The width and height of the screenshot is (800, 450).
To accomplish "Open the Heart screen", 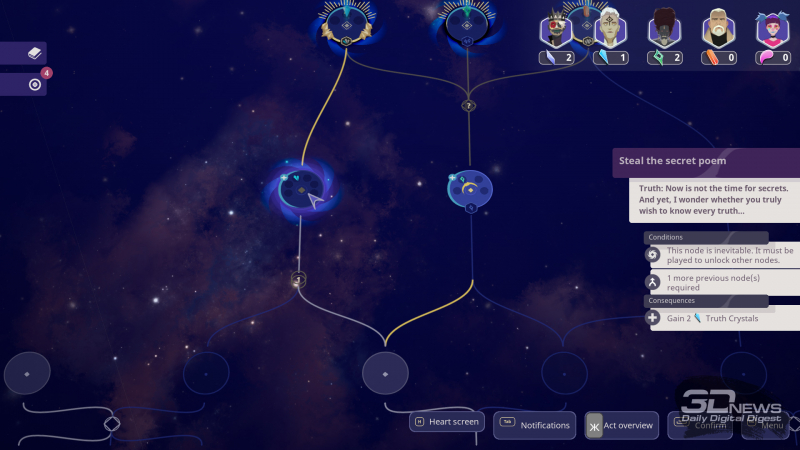I will click(x=446, y=423).
